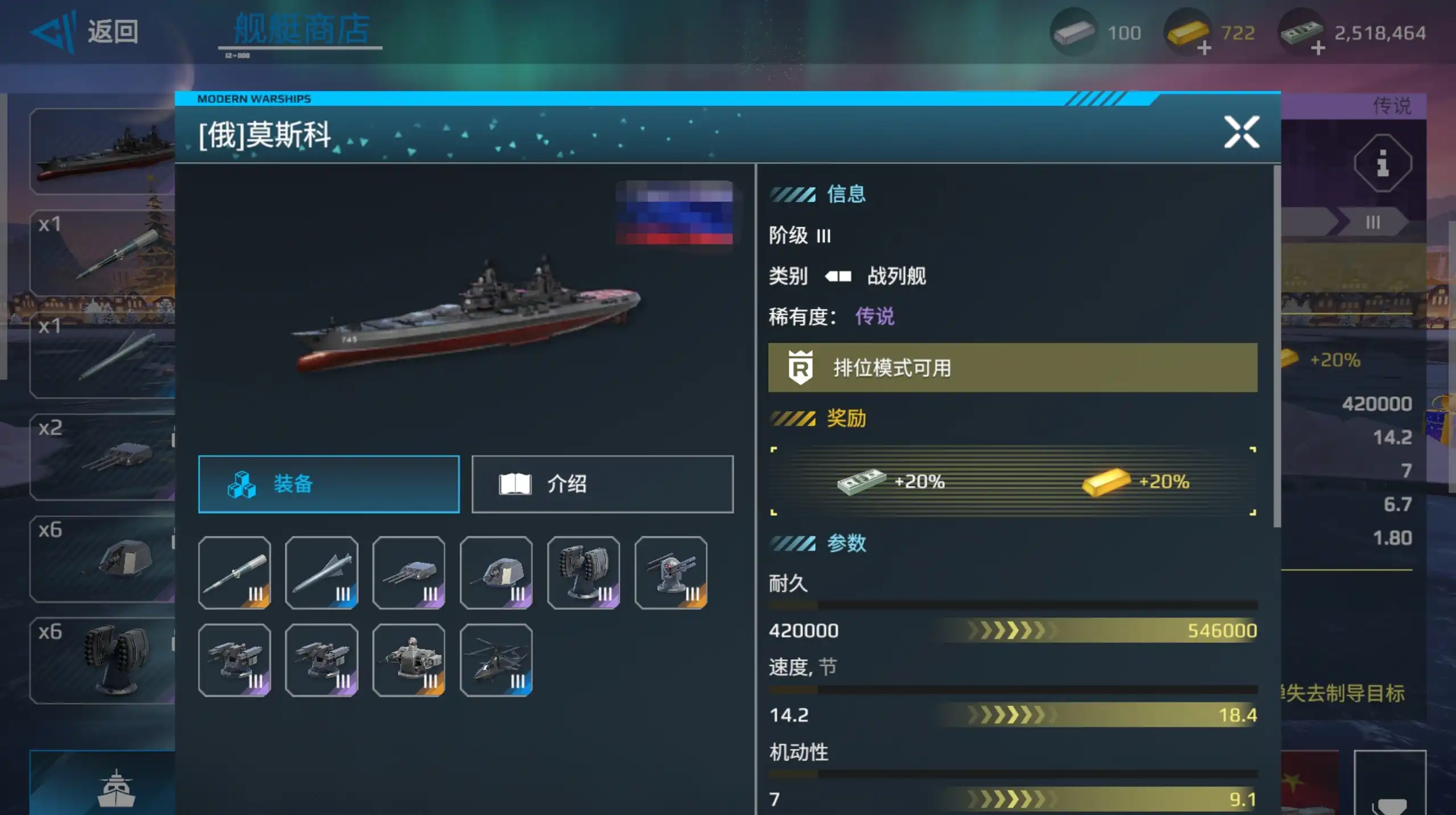
Task: Choose the first missile equipment slot
Action: coord(234,573)
